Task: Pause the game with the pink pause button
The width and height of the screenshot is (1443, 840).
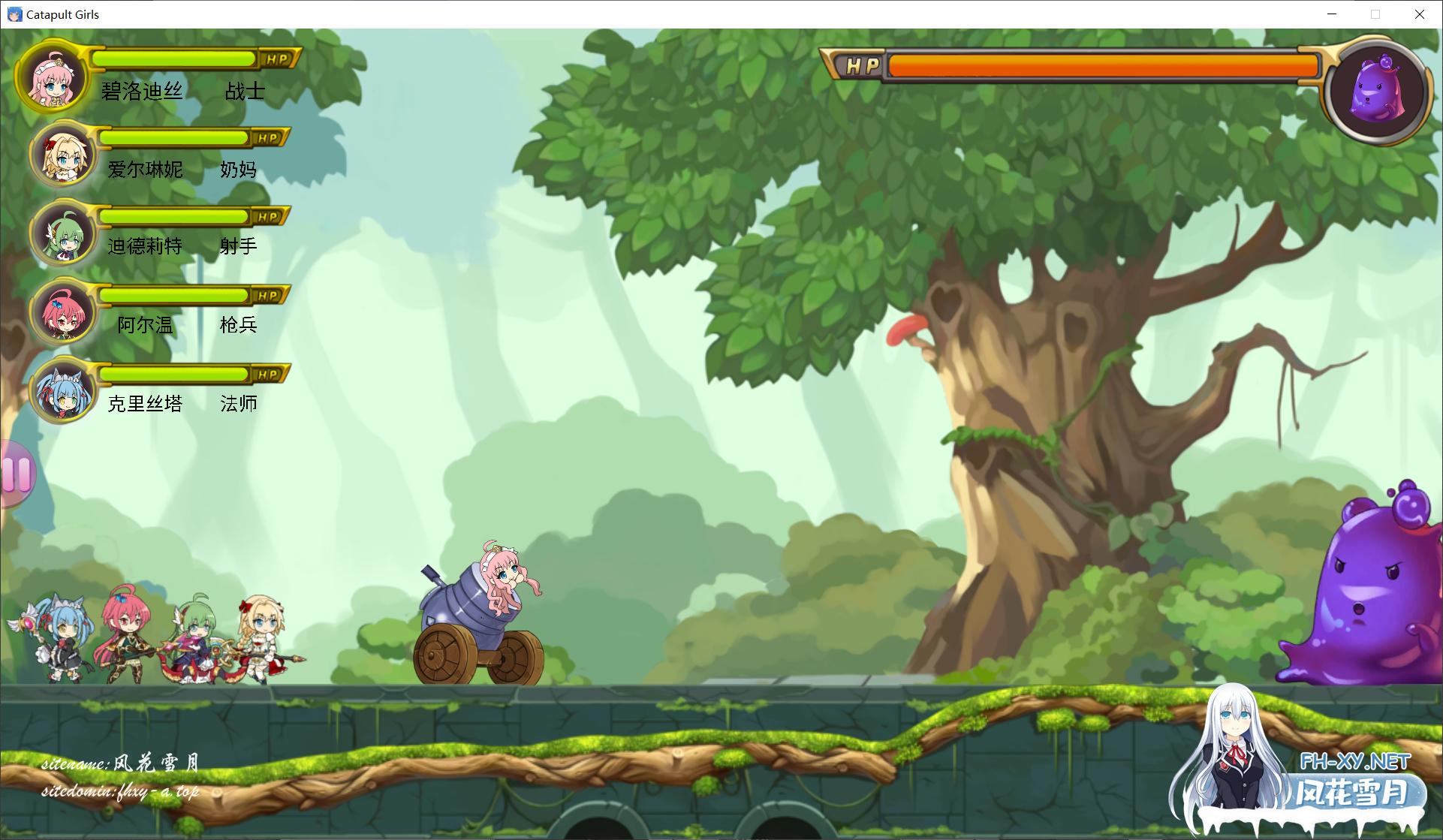Action: tap(17, 473)
